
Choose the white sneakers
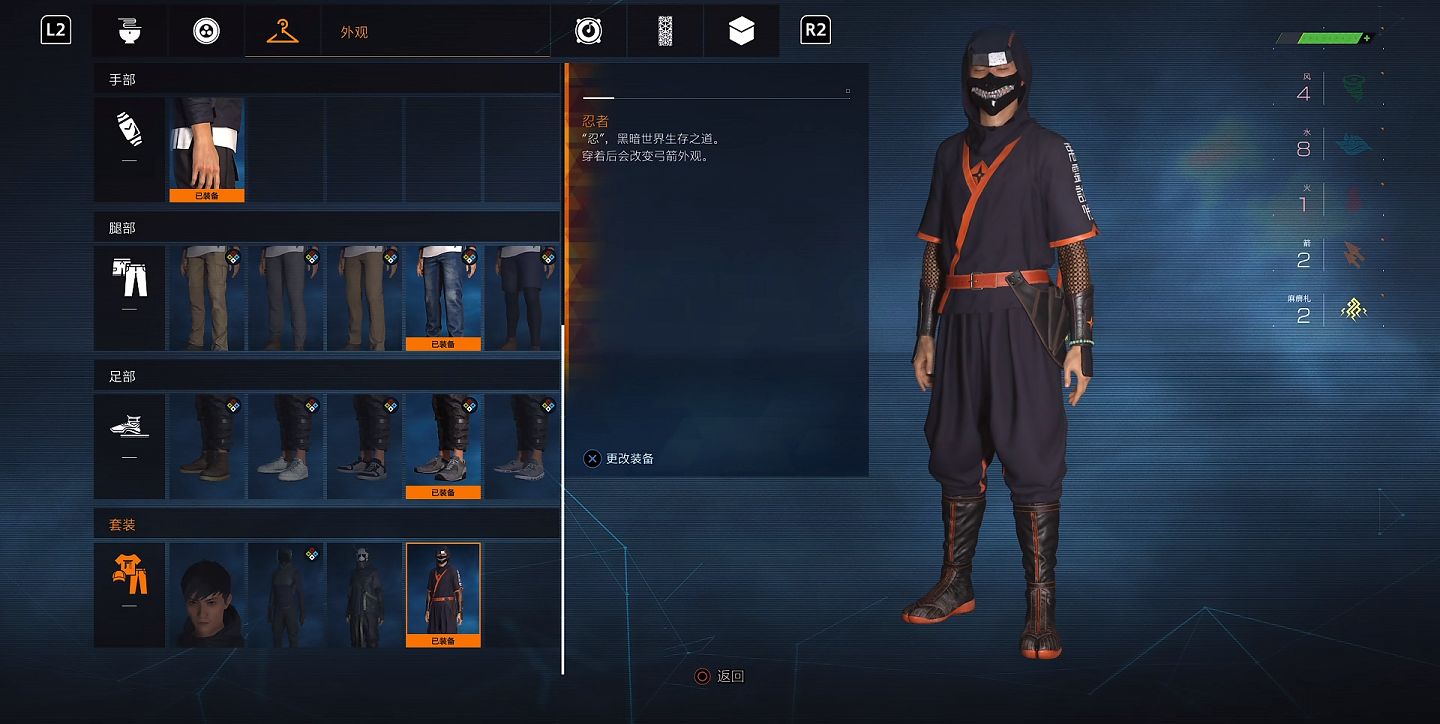286,446
